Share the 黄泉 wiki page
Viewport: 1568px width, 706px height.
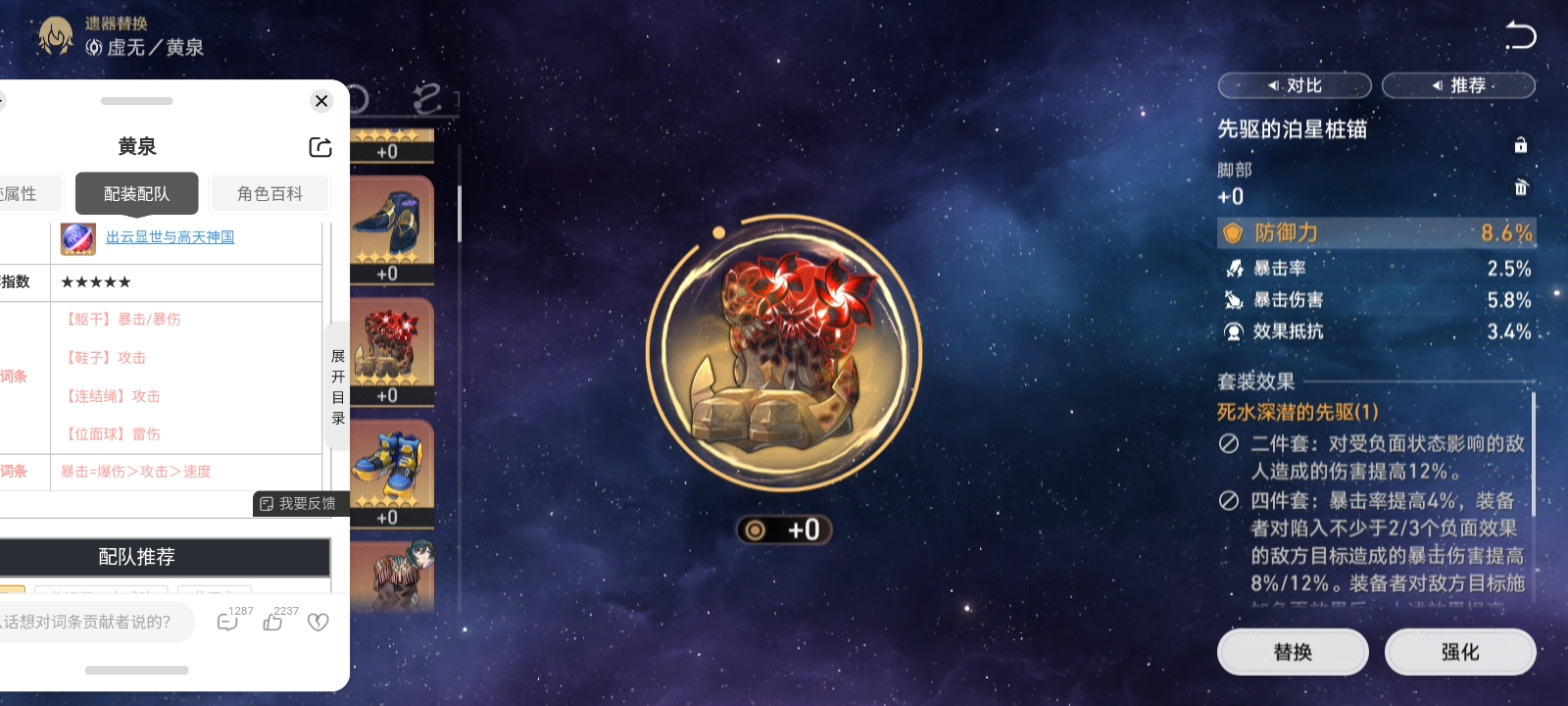coord(320,147)
